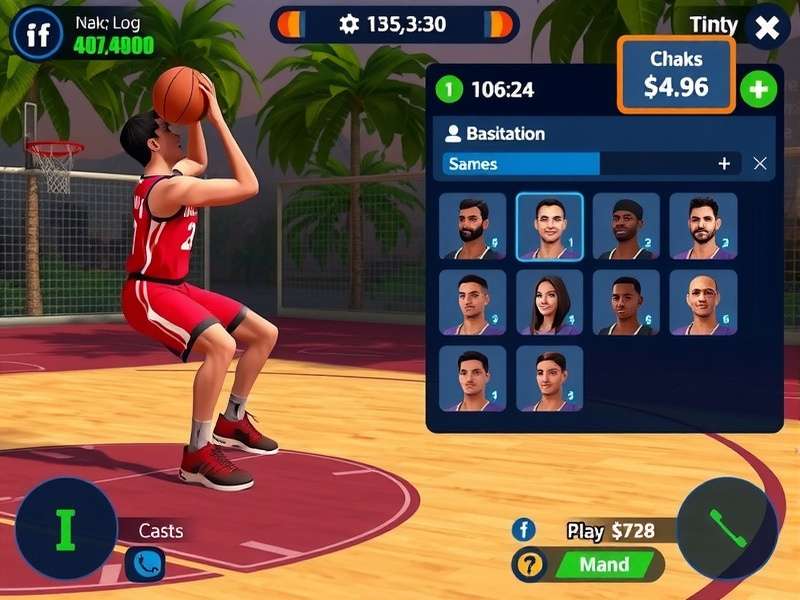This screenshot has height=600, width=800.
Task: Select the Sames bar
Action: (x=521, y=163)
